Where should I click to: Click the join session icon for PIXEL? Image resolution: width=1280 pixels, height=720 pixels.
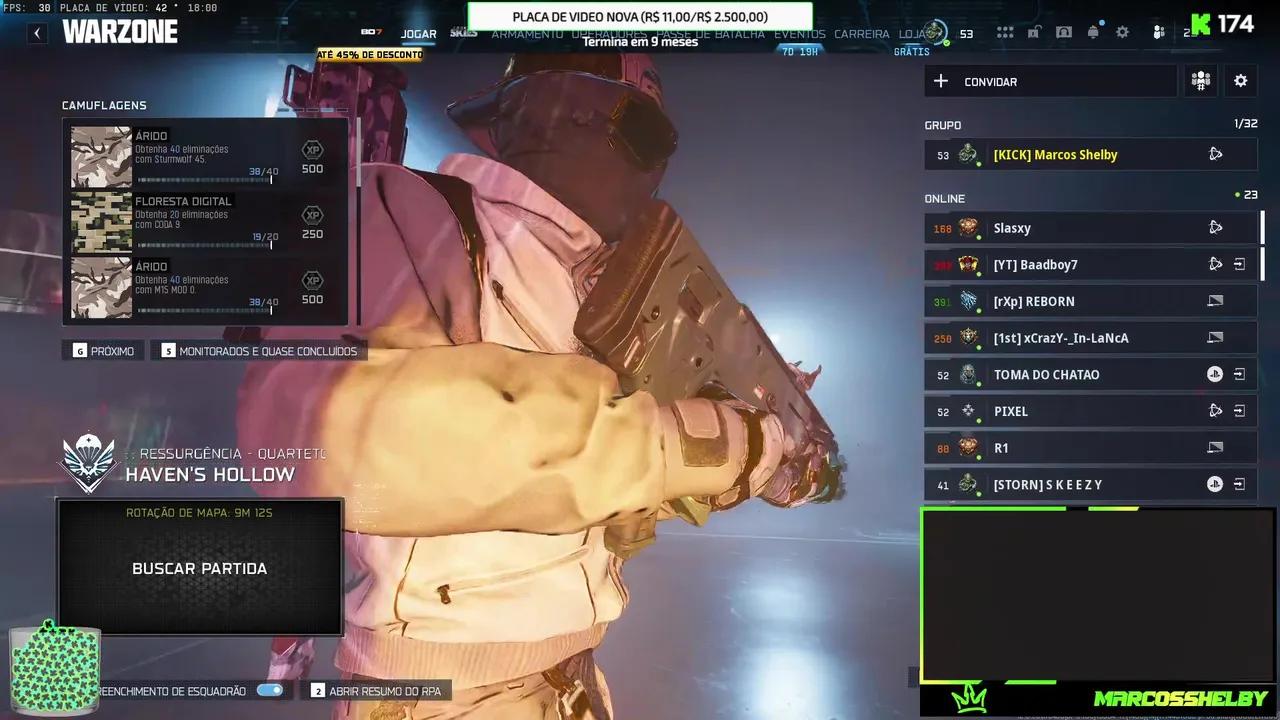click(1240, 410)
